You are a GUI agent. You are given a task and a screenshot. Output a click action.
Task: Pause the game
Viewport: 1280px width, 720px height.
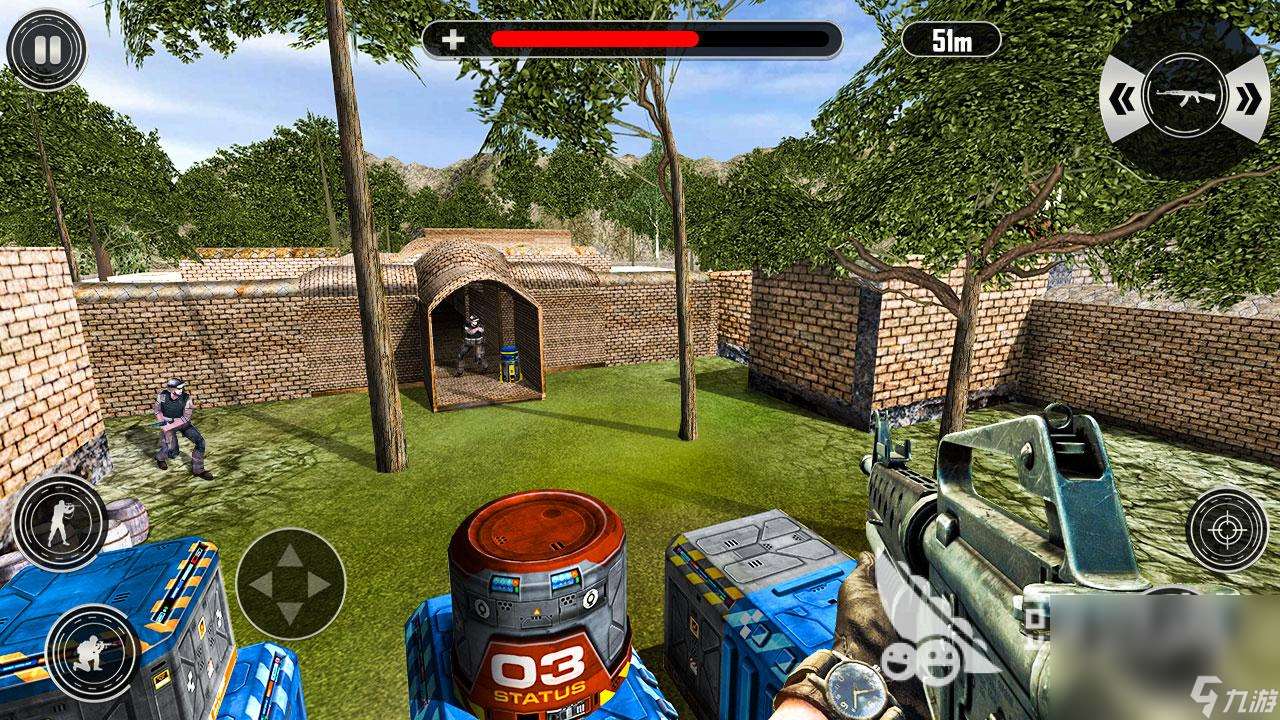[x=47, y=50]
